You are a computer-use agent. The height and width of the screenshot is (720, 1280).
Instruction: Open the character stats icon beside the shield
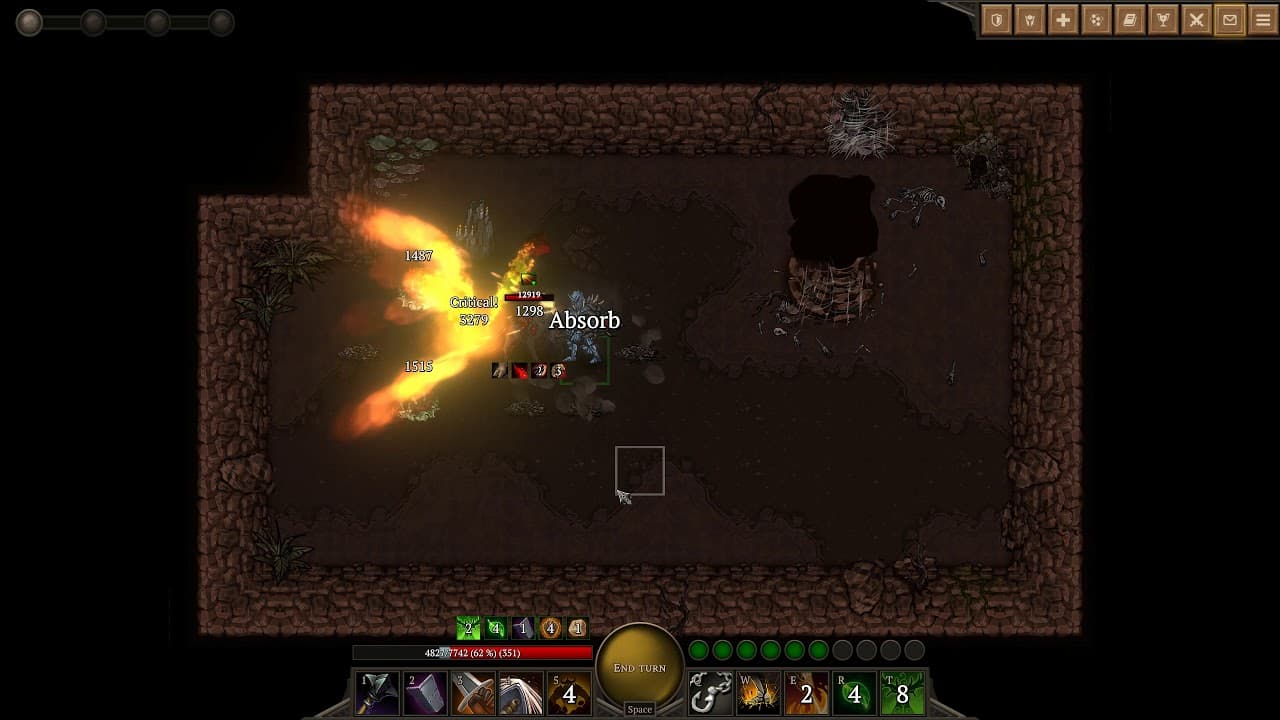[1030, 20]
